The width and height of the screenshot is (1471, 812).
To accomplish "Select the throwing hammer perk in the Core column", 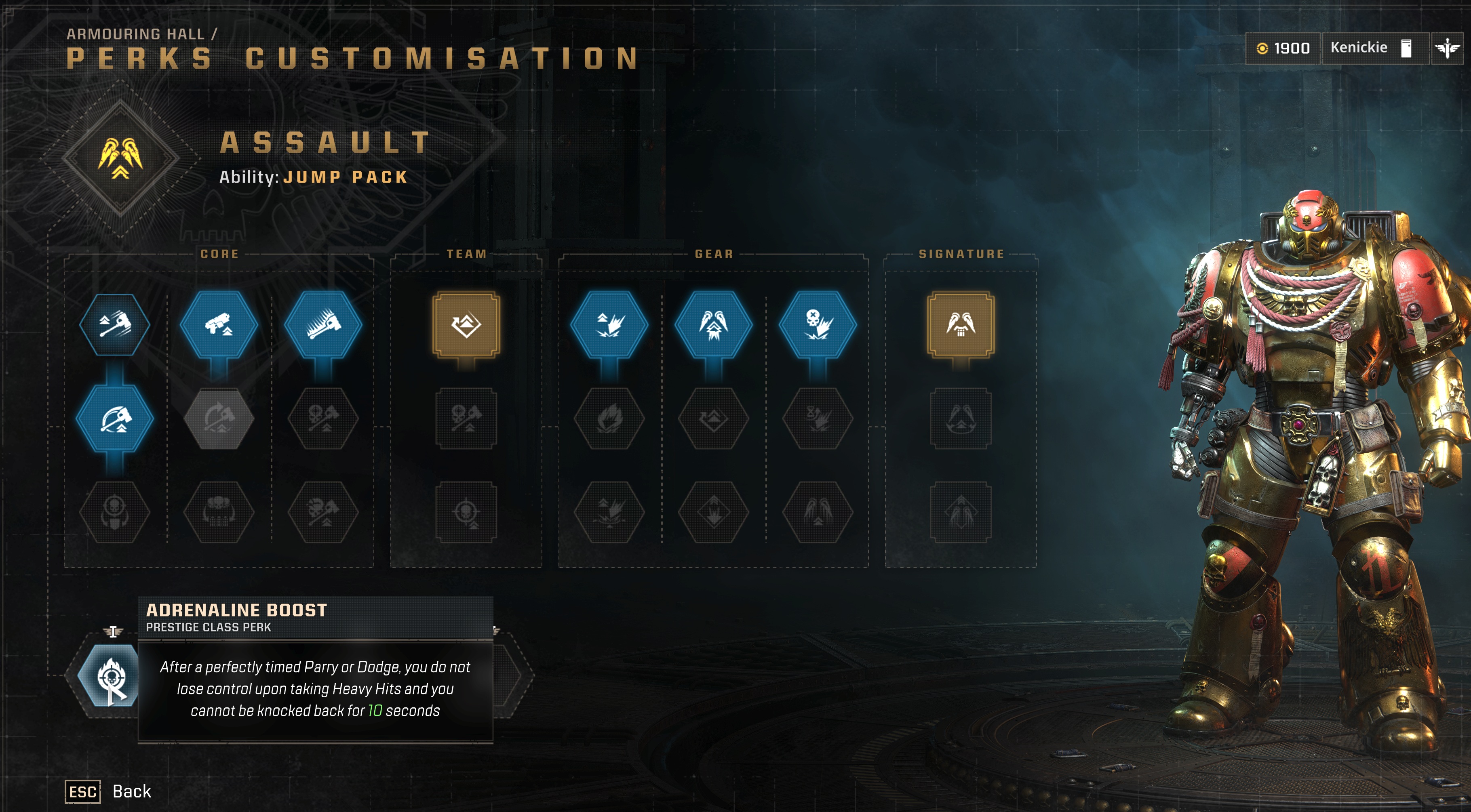I will pyautogui.click(x=114, y=326).
